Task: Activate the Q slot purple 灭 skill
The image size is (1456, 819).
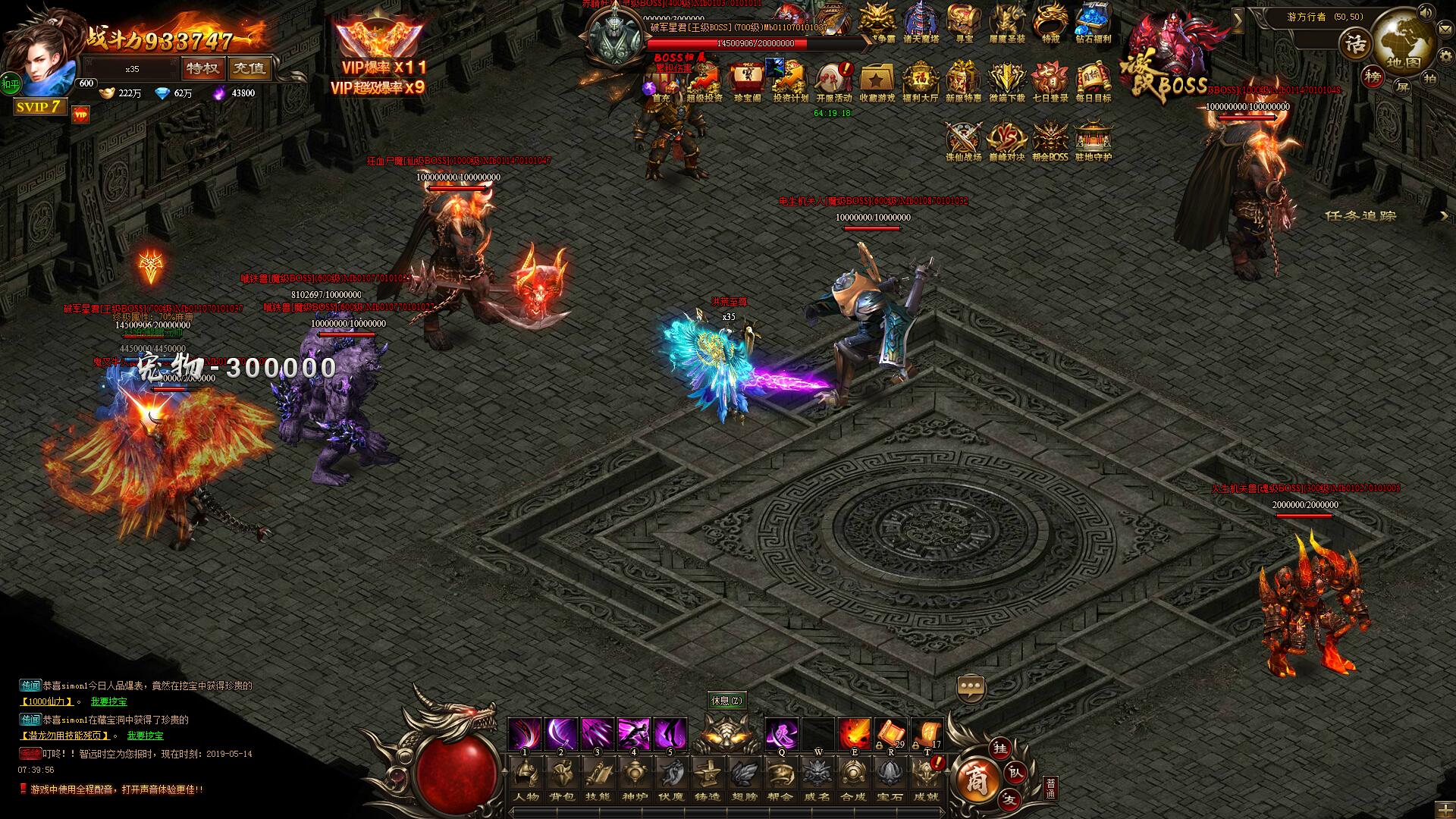Action: pyautogui.click(x=781, y=735)
